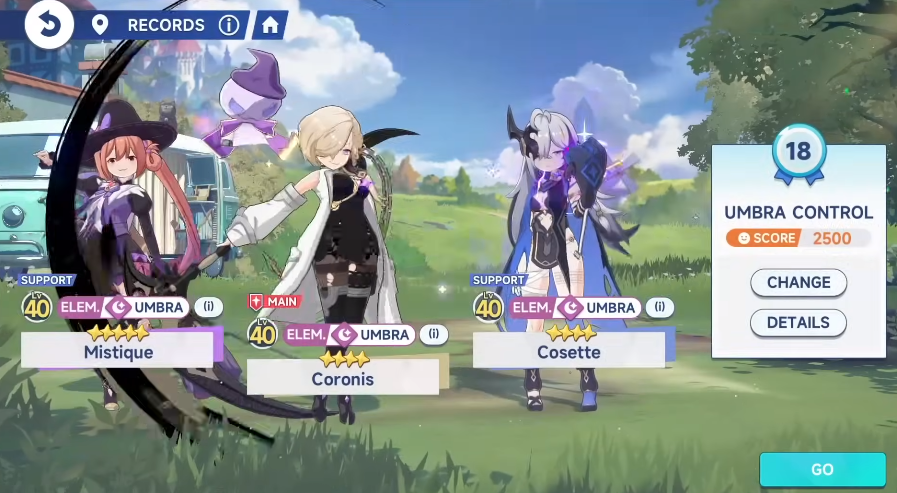Select the Mistique name plate

point(117,351)
